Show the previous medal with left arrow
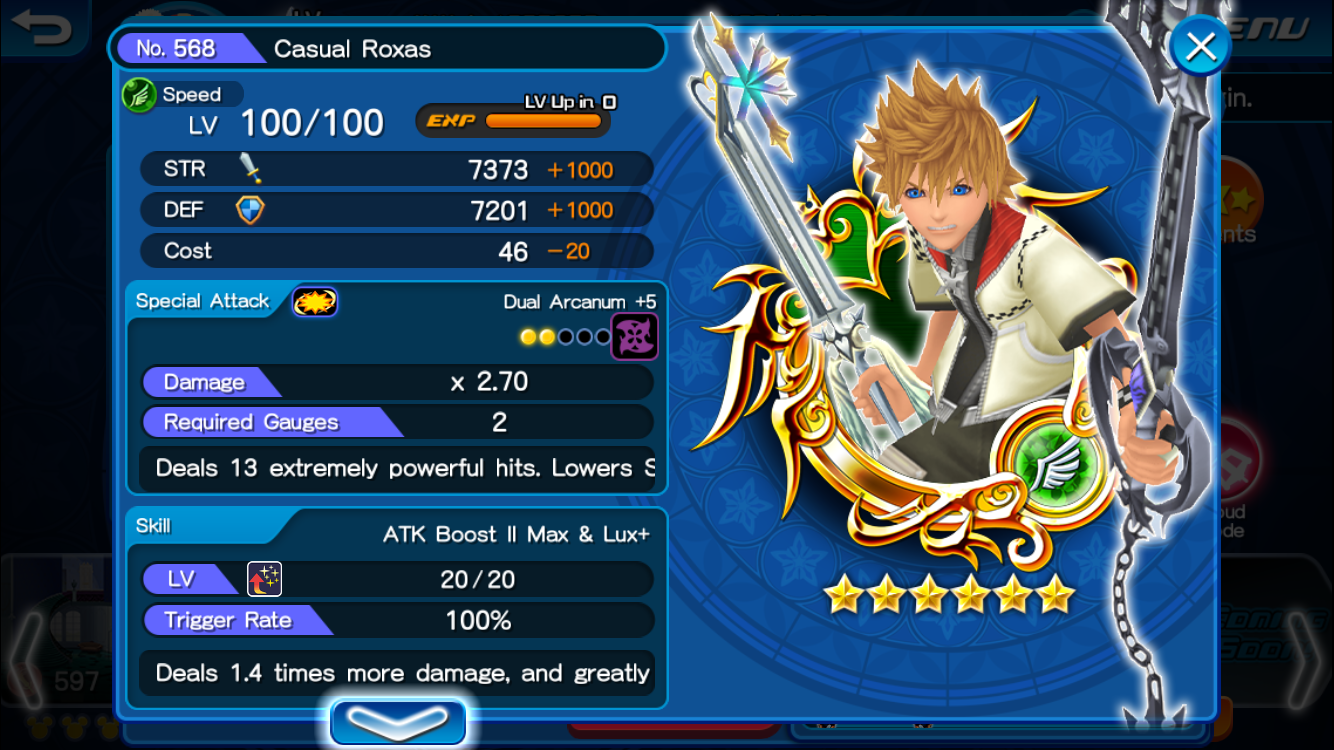 26,660
